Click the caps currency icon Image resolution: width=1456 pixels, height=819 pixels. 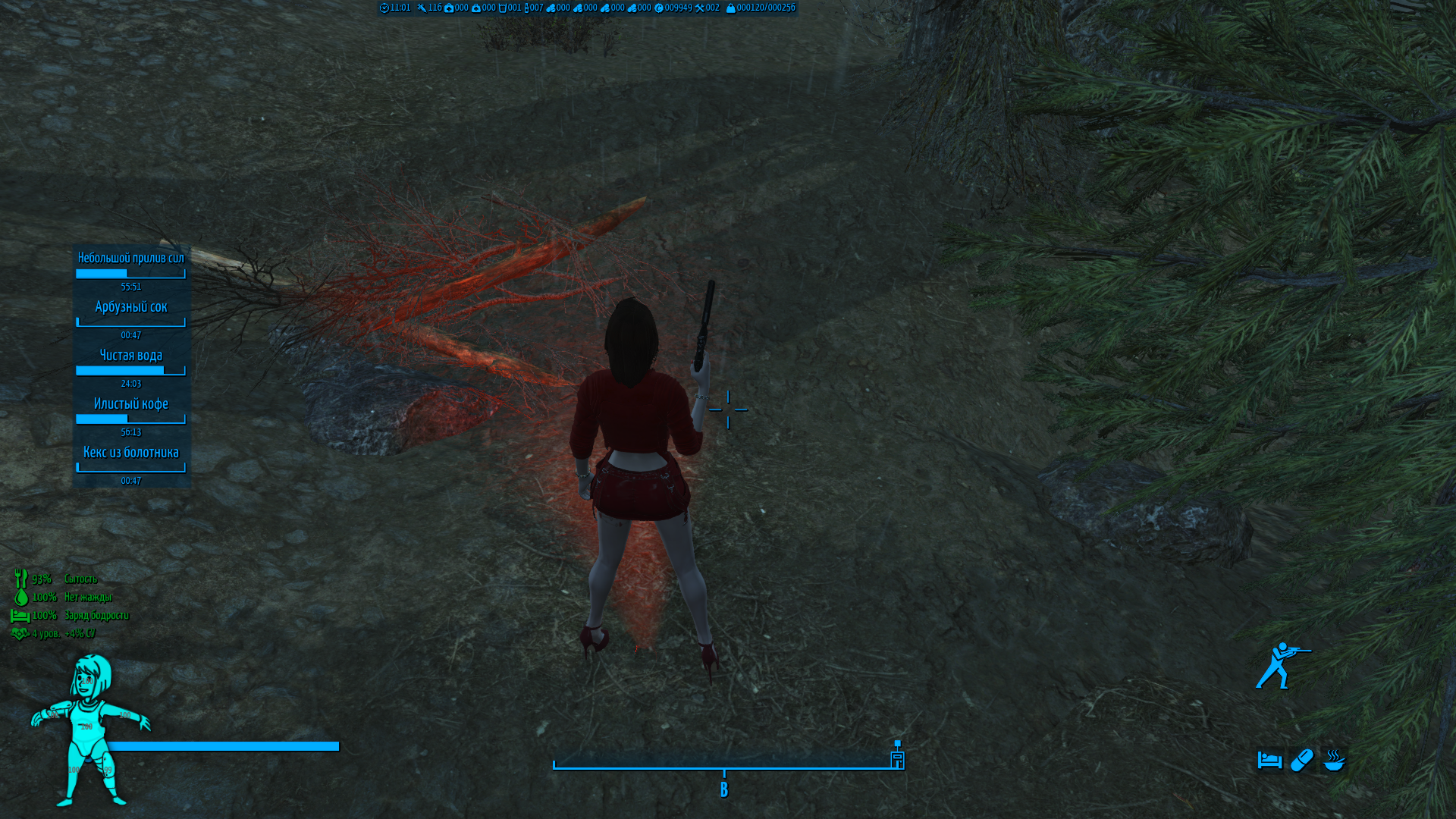point(659,8)
